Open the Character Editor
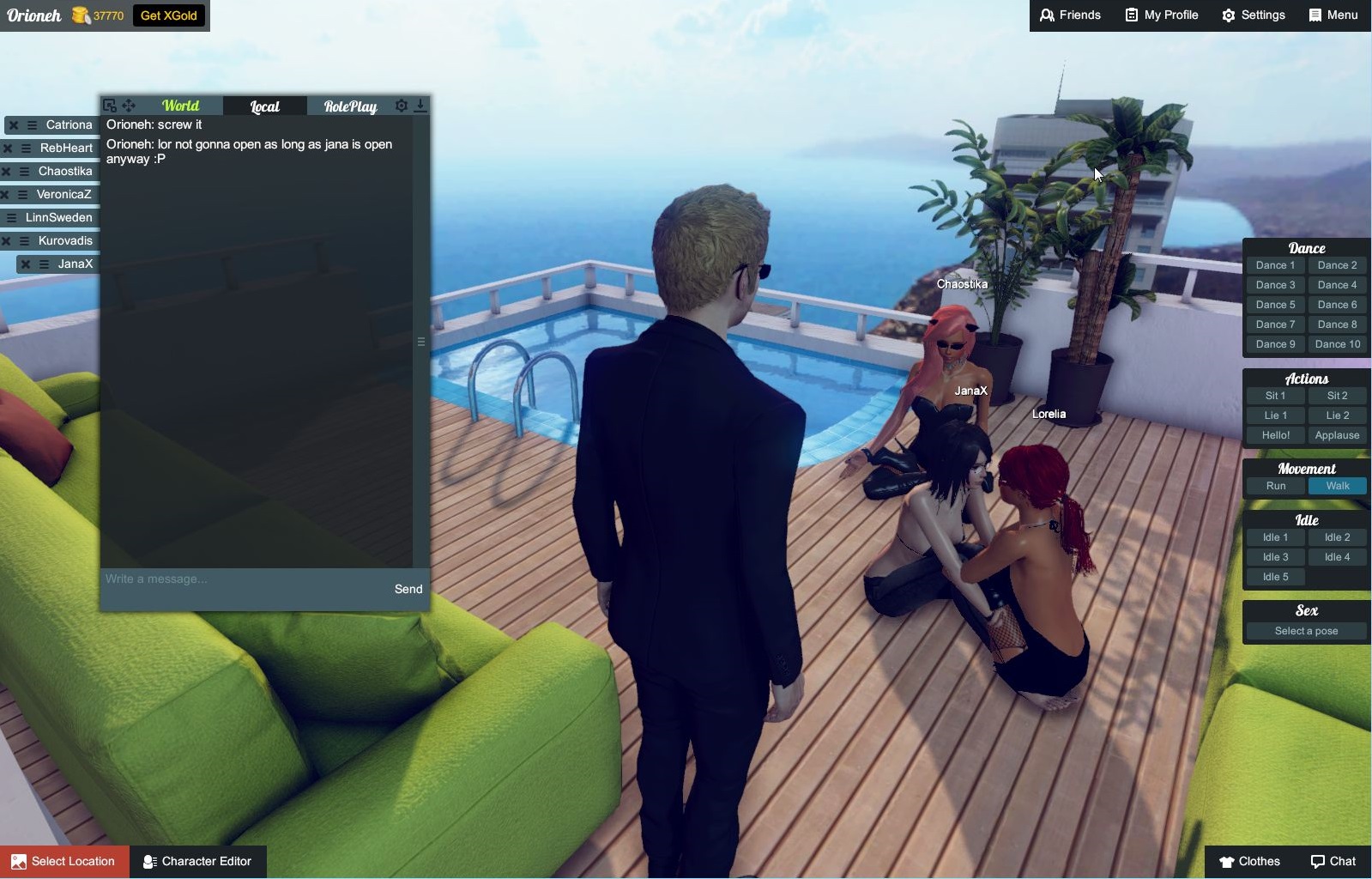Image resolution: width=1372 pixels, height=879 pixels. [x=198, y=861]
